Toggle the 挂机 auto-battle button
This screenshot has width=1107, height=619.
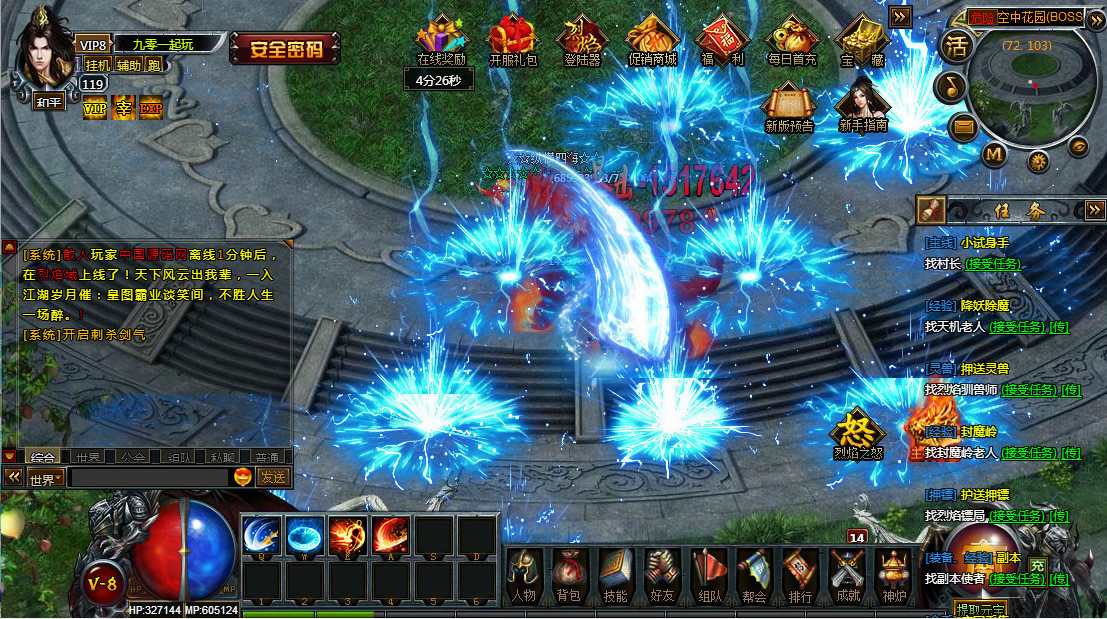pyautogui.click(x=97, y=65)
